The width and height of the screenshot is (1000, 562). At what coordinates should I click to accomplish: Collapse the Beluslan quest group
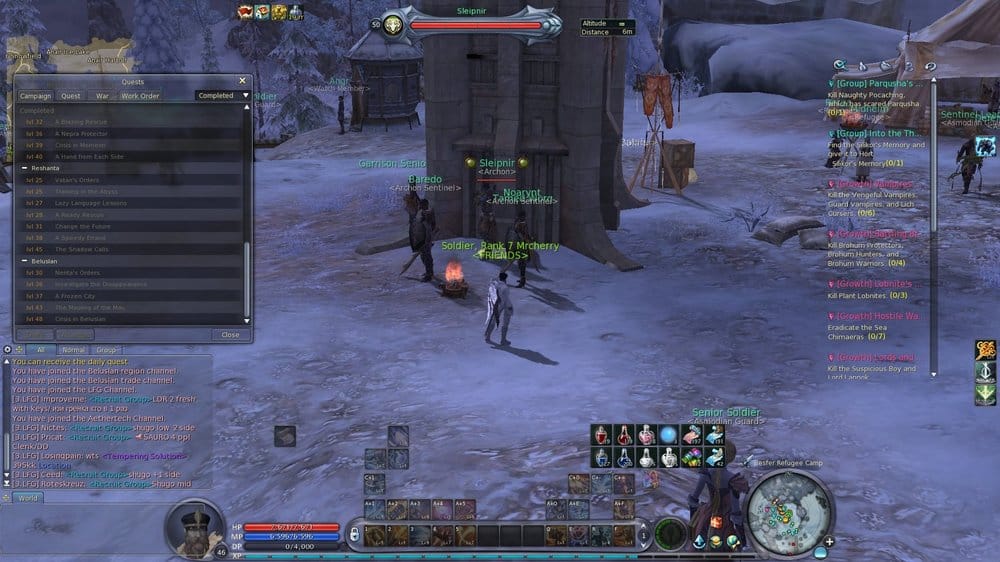pyautogui.click(x=25, y=260)
